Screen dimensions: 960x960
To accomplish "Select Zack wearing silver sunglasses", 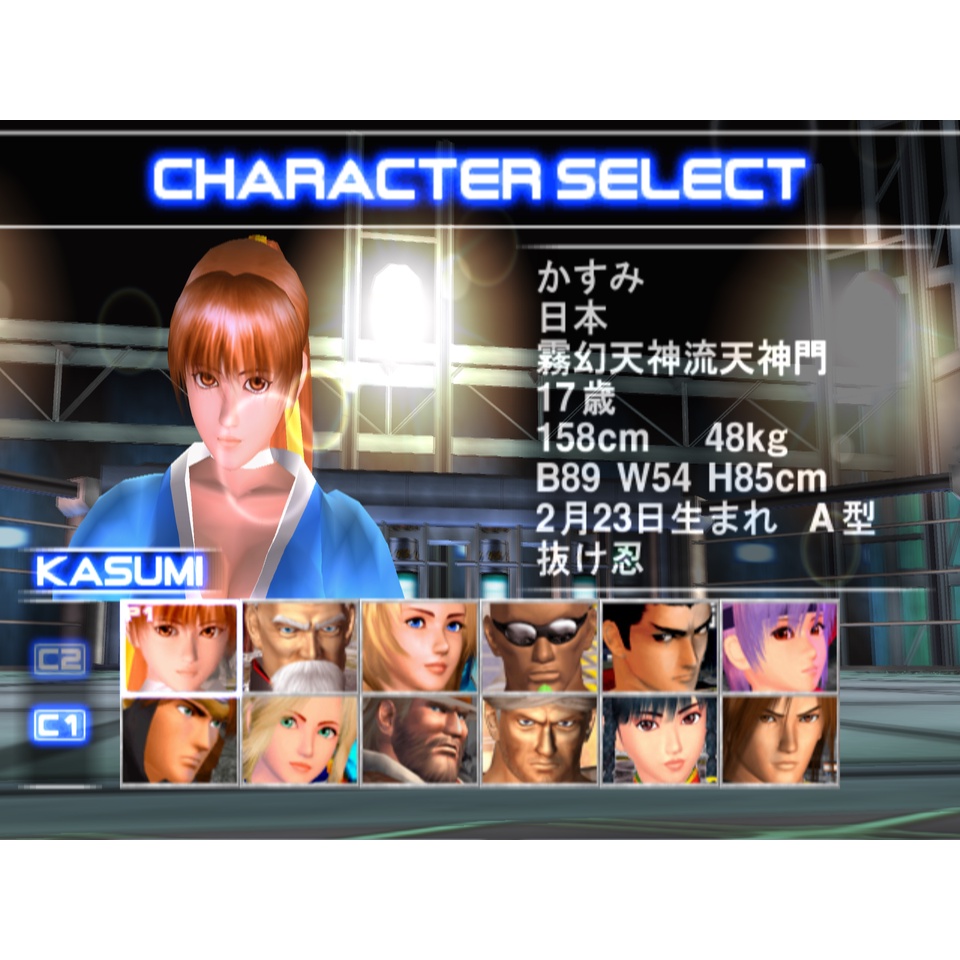I will tap(540, 647).
